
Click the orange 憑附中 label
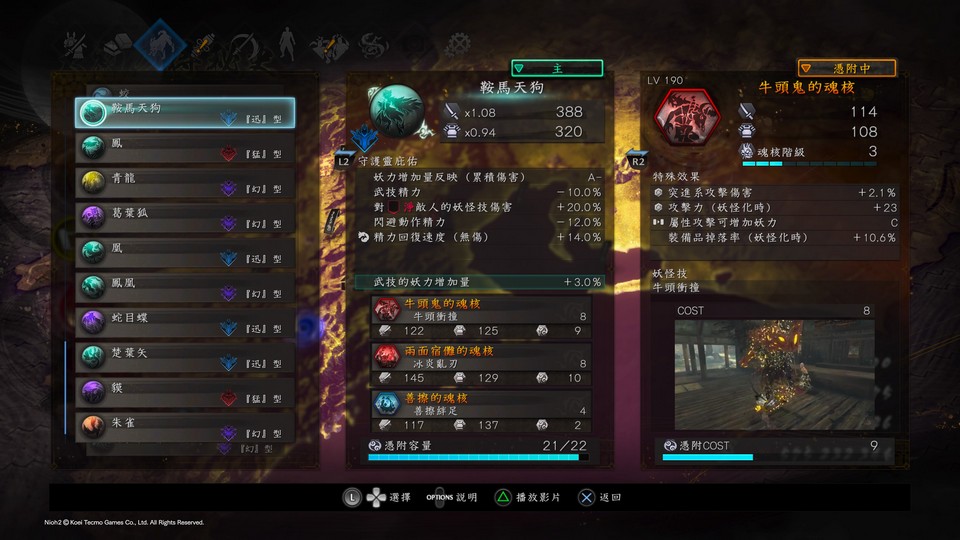click(x=846, y=68)
